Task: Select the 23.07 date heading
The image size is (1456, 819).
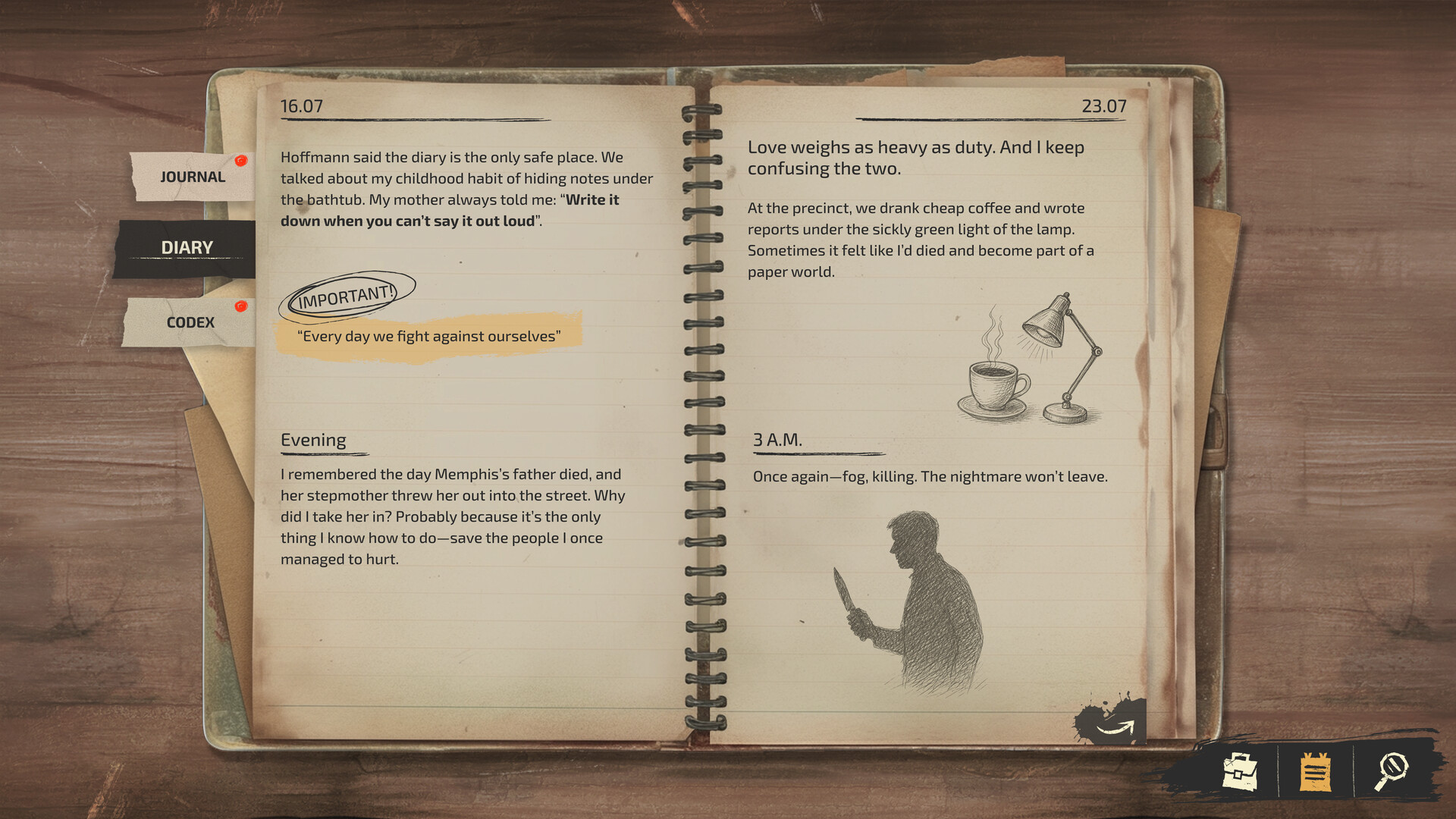Action: [x=1104, y=106]
